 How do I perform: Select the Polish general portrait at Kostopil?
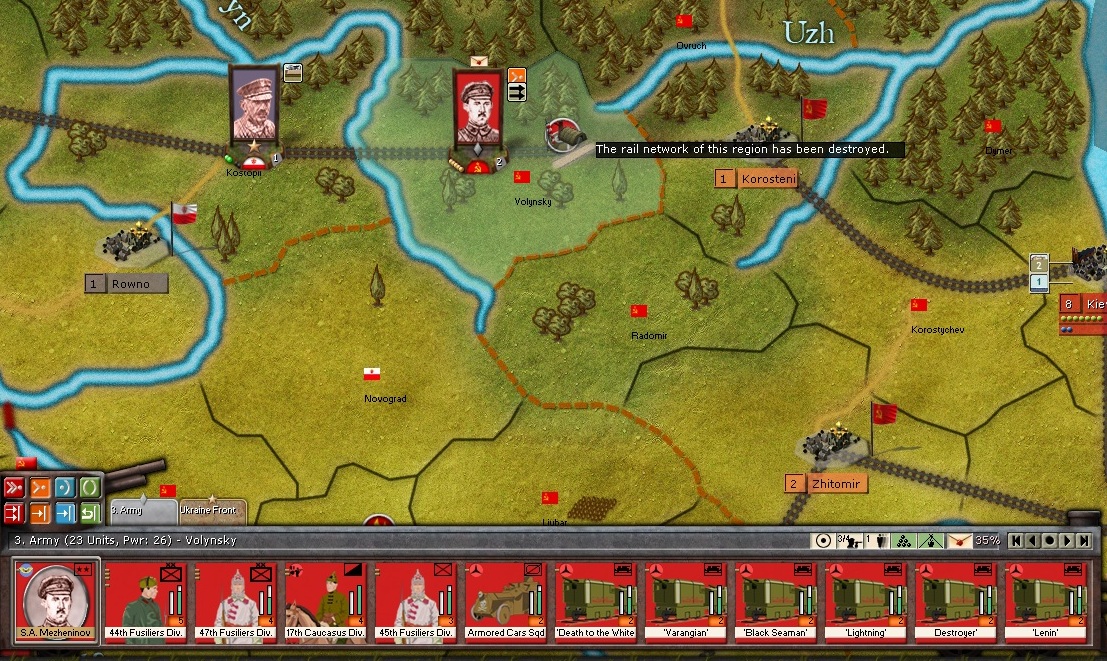(254, 104)
